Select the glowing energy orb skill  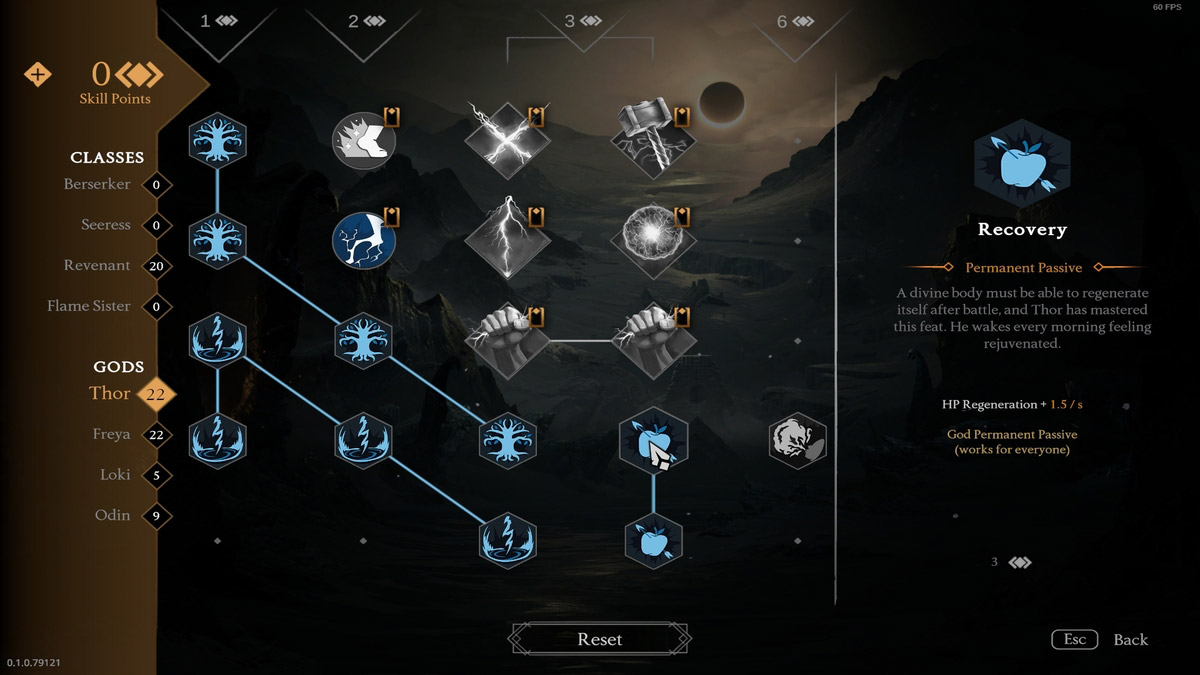pos(653,240)
